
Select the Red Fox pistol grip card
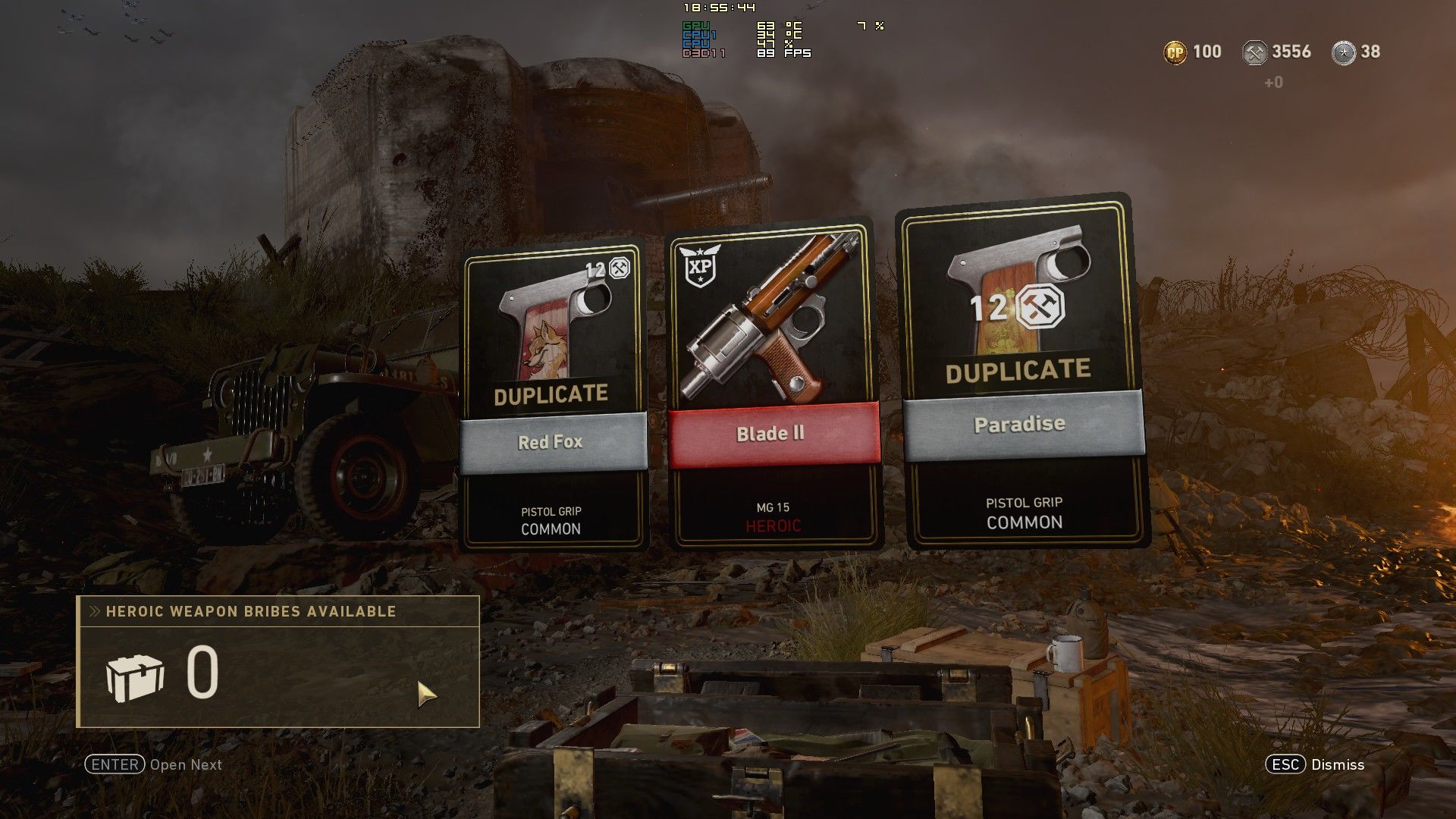click(553, 397)
